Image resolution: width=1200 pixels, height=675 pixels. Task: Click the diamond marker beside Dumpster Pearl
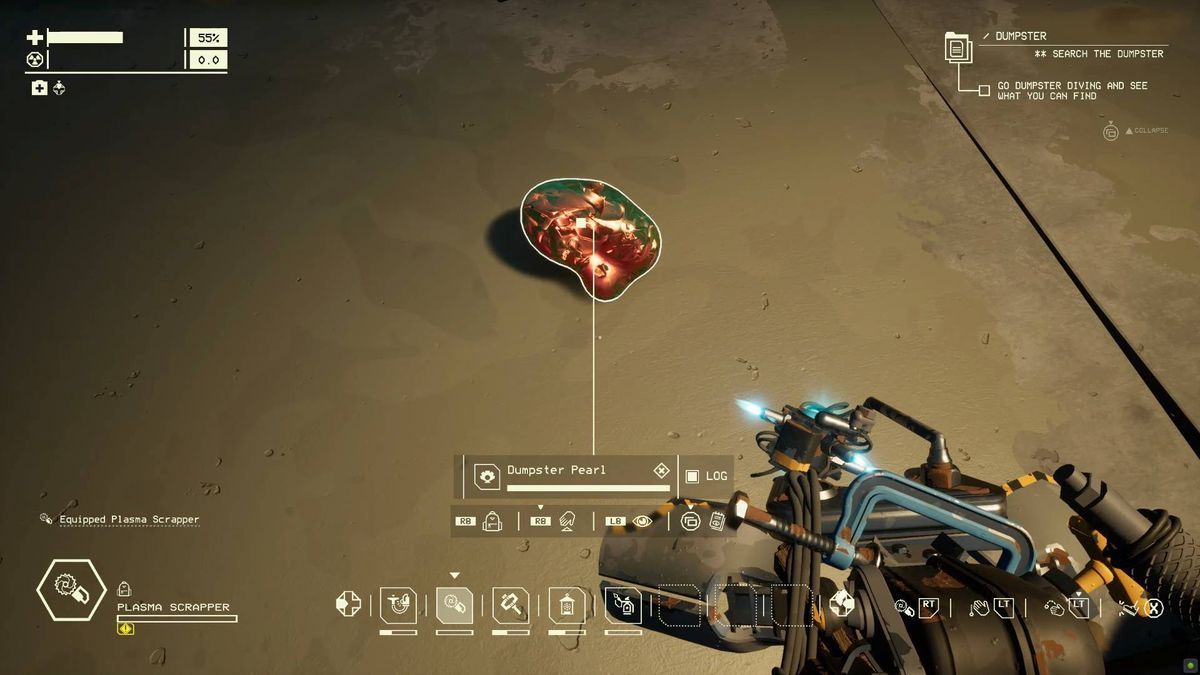(x=661, y=470)
